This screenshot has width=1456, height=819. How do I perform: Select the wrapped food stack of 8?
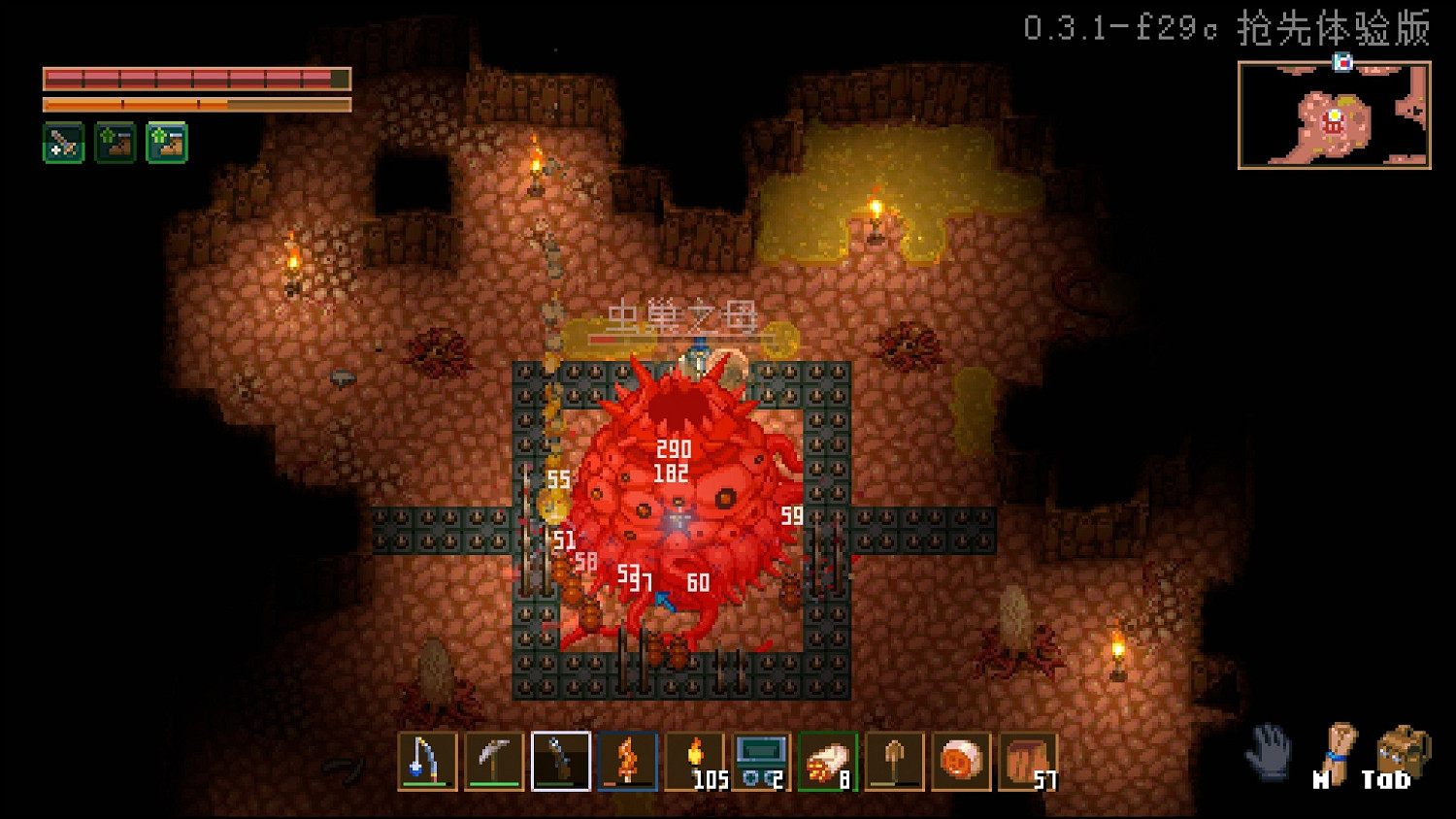click(828, 761)
